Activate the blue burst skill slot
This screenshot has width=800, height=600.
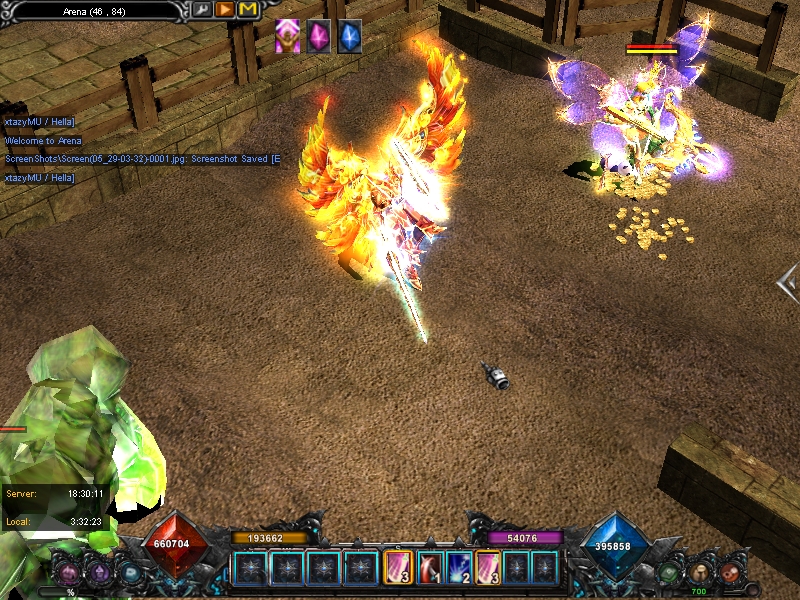pyautogui.click(x=460, y=568)
